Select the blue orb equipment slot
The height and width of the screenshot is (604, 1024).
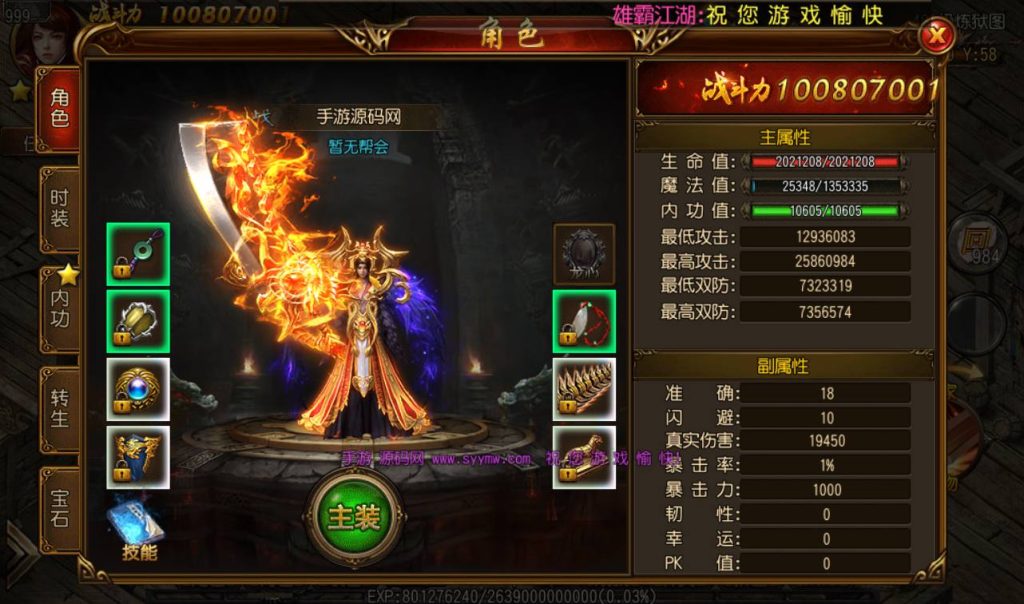tap(138, 389)
